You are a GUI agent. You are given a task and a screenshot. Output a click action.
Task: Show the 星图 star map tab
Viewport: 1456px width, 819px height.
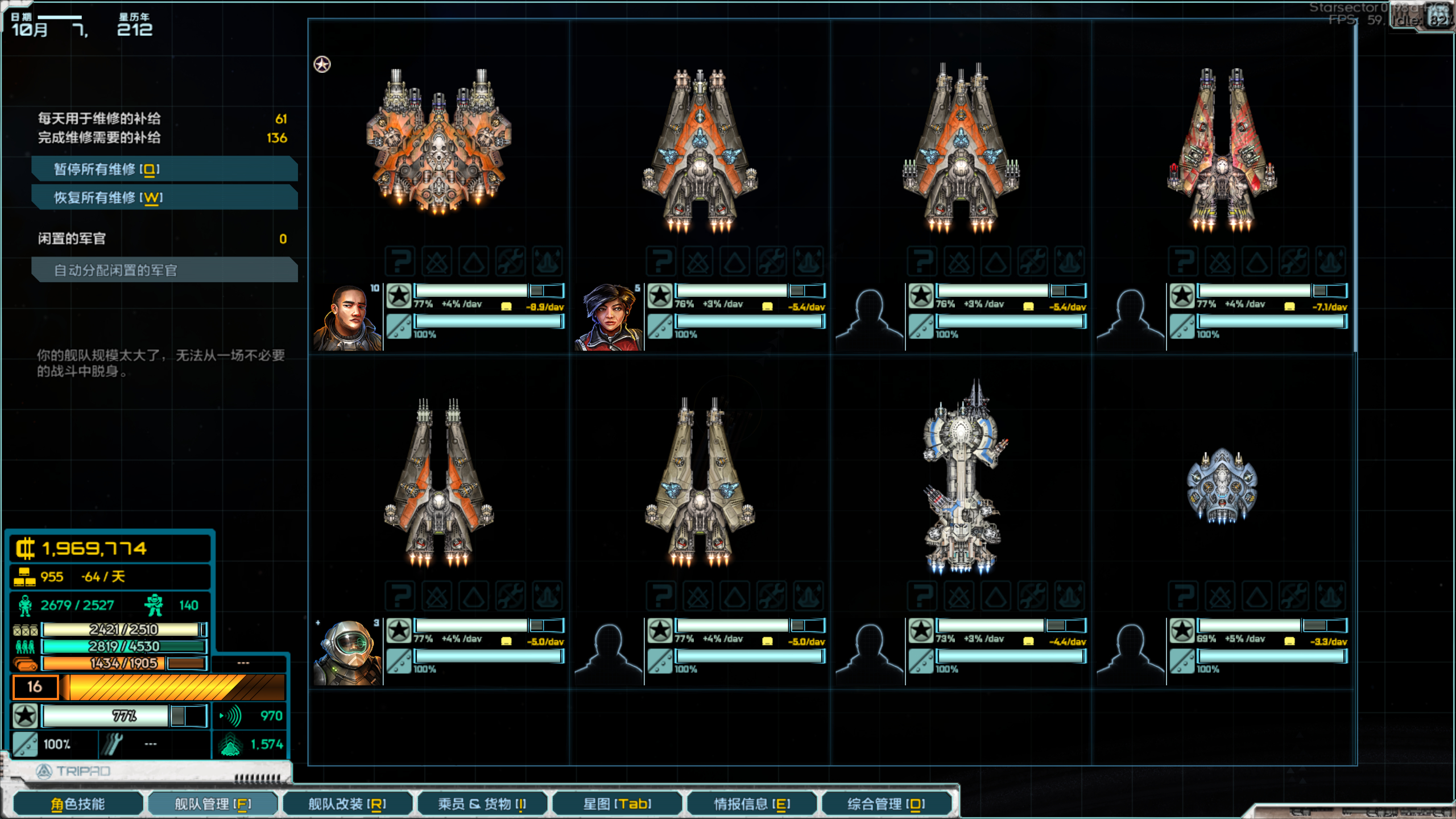[x=617, y=804]
